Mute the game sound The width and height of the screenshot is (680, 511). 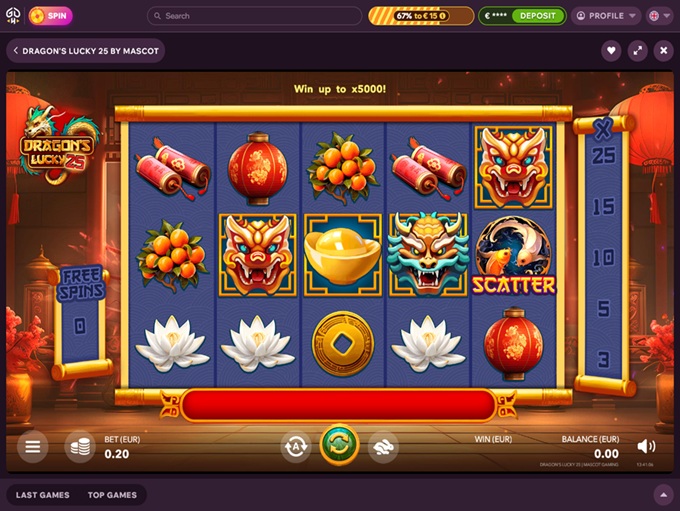pos(647,446)
